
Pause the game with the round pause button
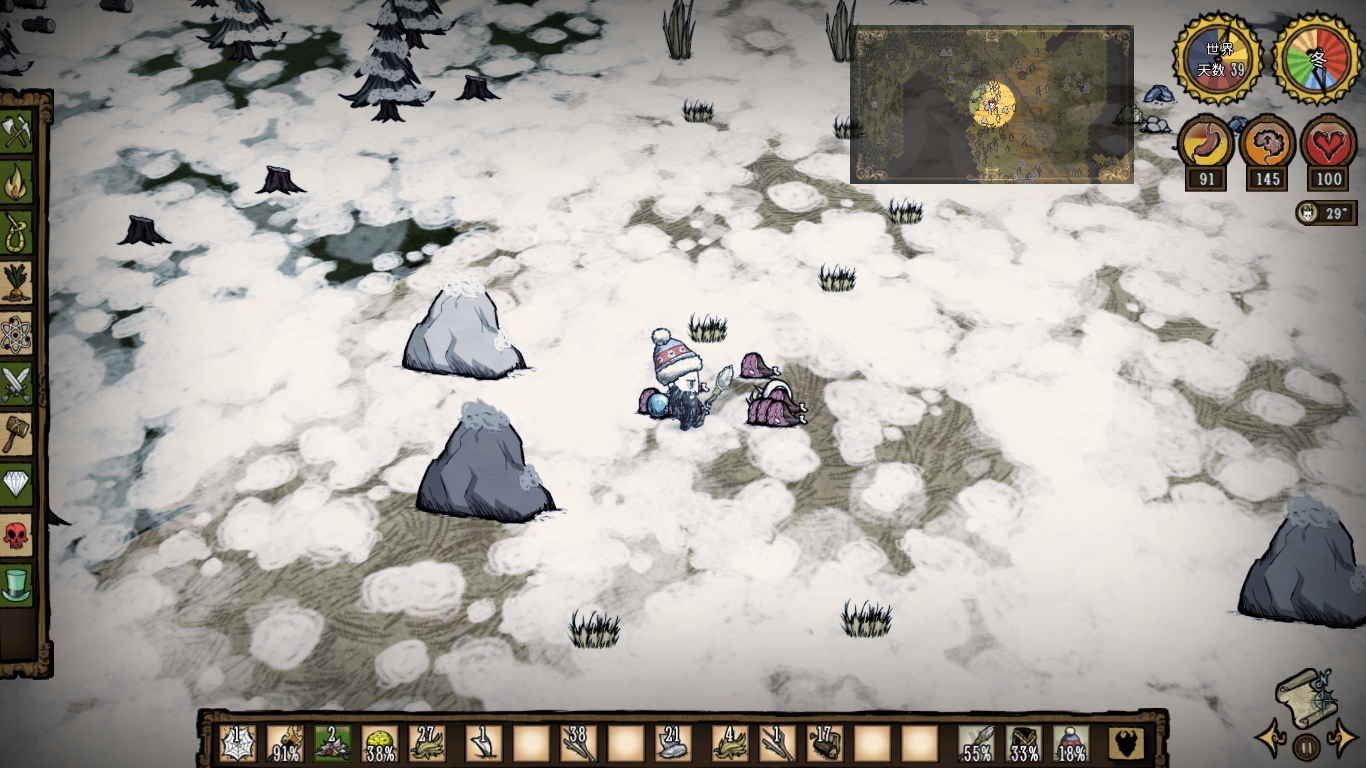tap(1305, 746)
